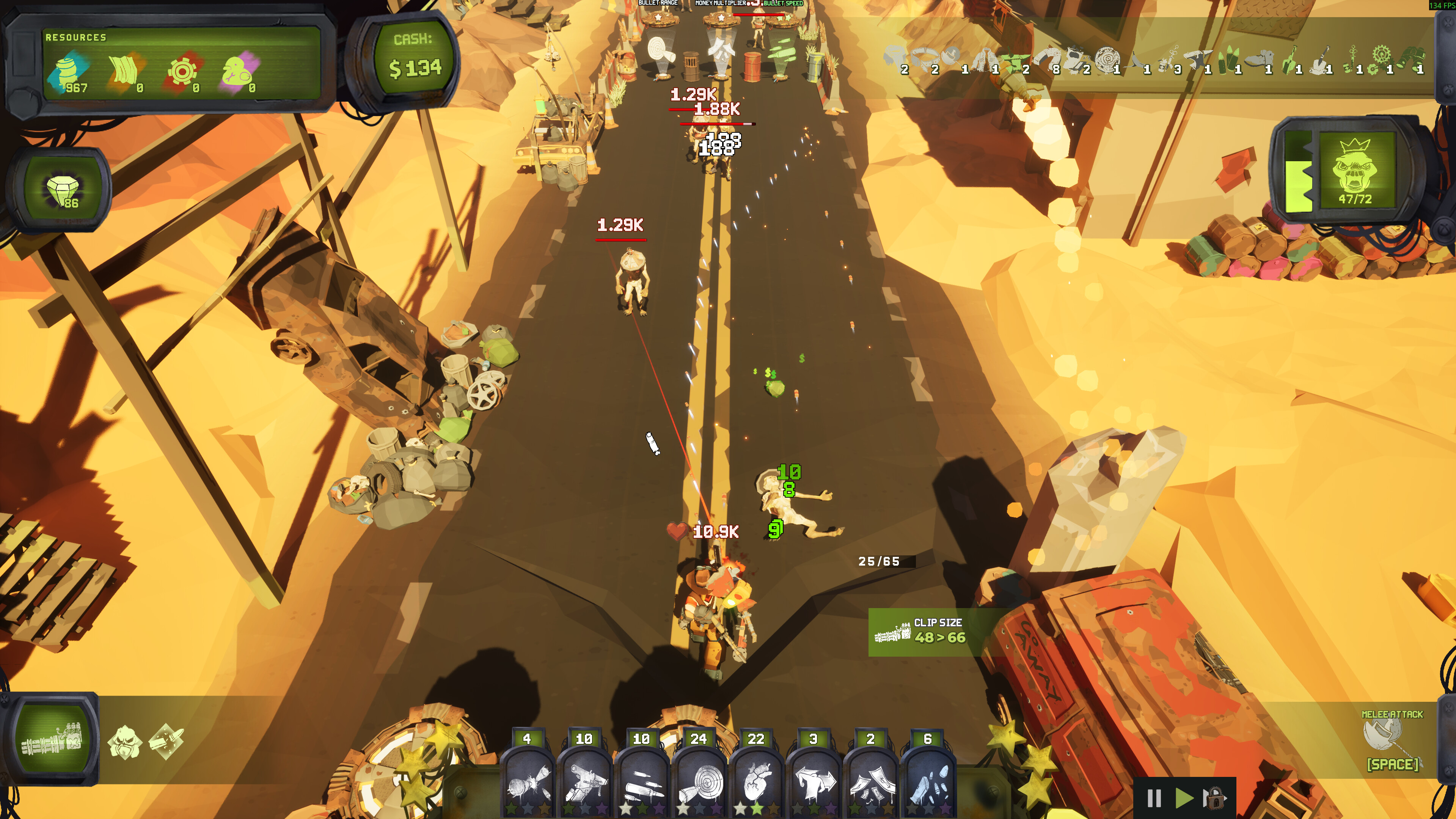Pause the game with the pause button
The image size is (1456, 819).
(x=1154, y=798)
